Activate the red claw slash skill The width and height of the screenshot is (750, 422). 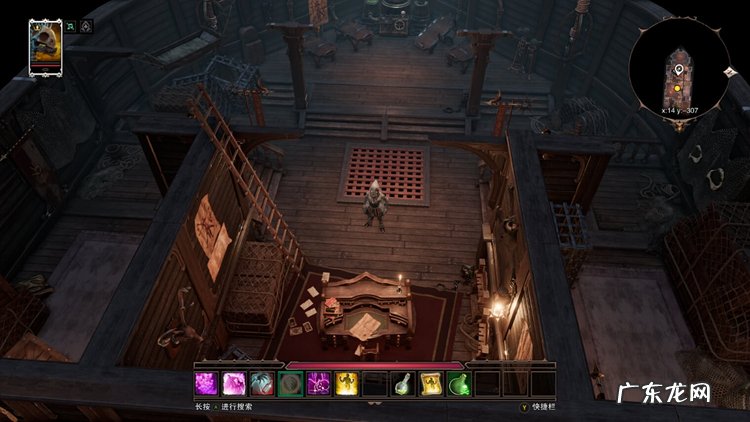coord(262,383)
